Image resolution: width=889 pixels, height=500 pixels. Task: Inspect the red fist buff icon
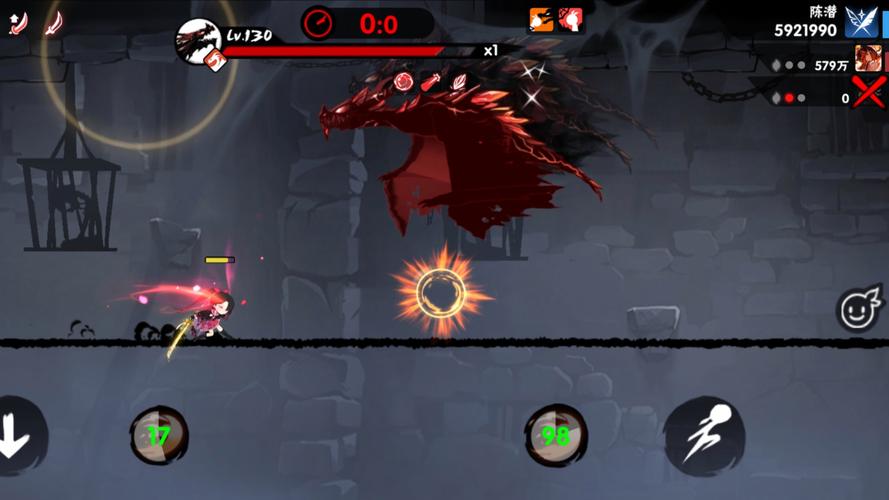pos(571,19)
